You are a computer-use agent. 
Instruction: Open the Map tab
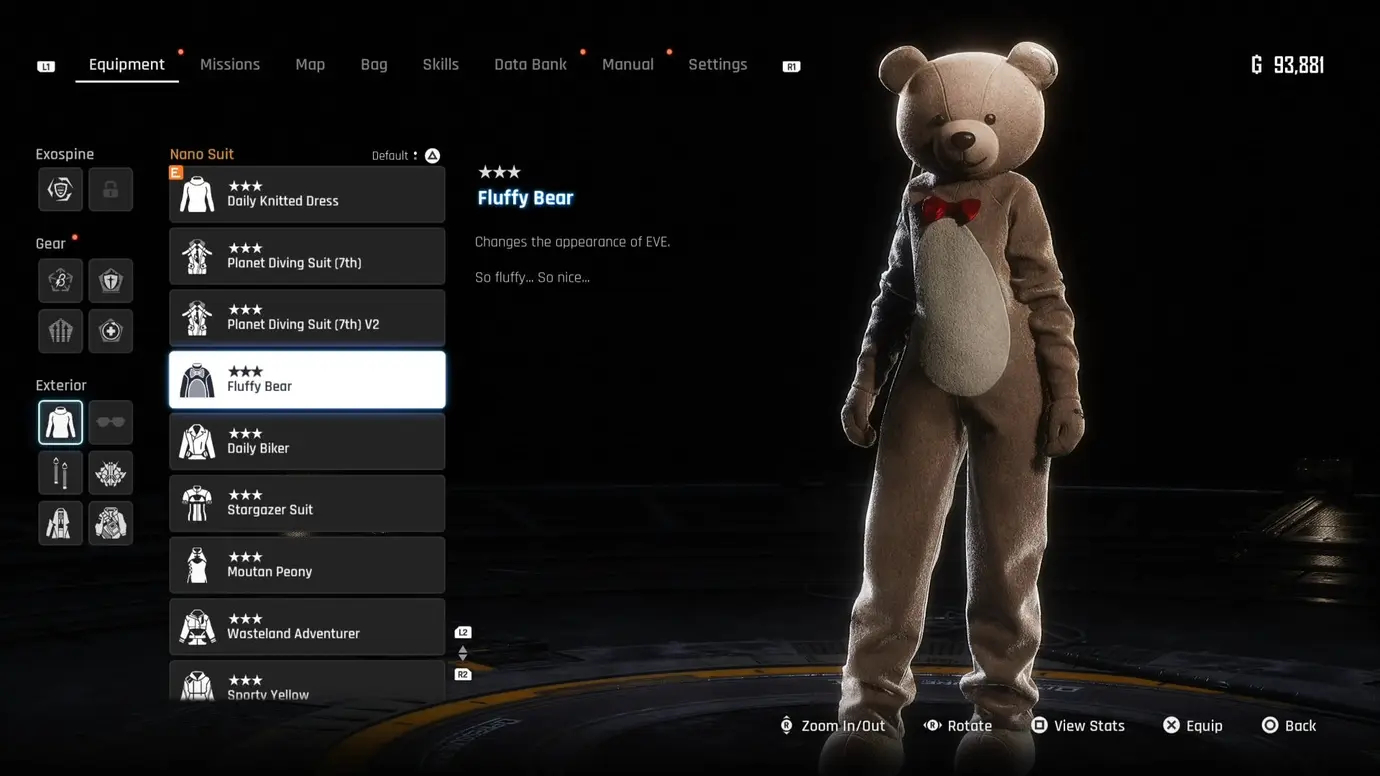[x=310, y=65]
